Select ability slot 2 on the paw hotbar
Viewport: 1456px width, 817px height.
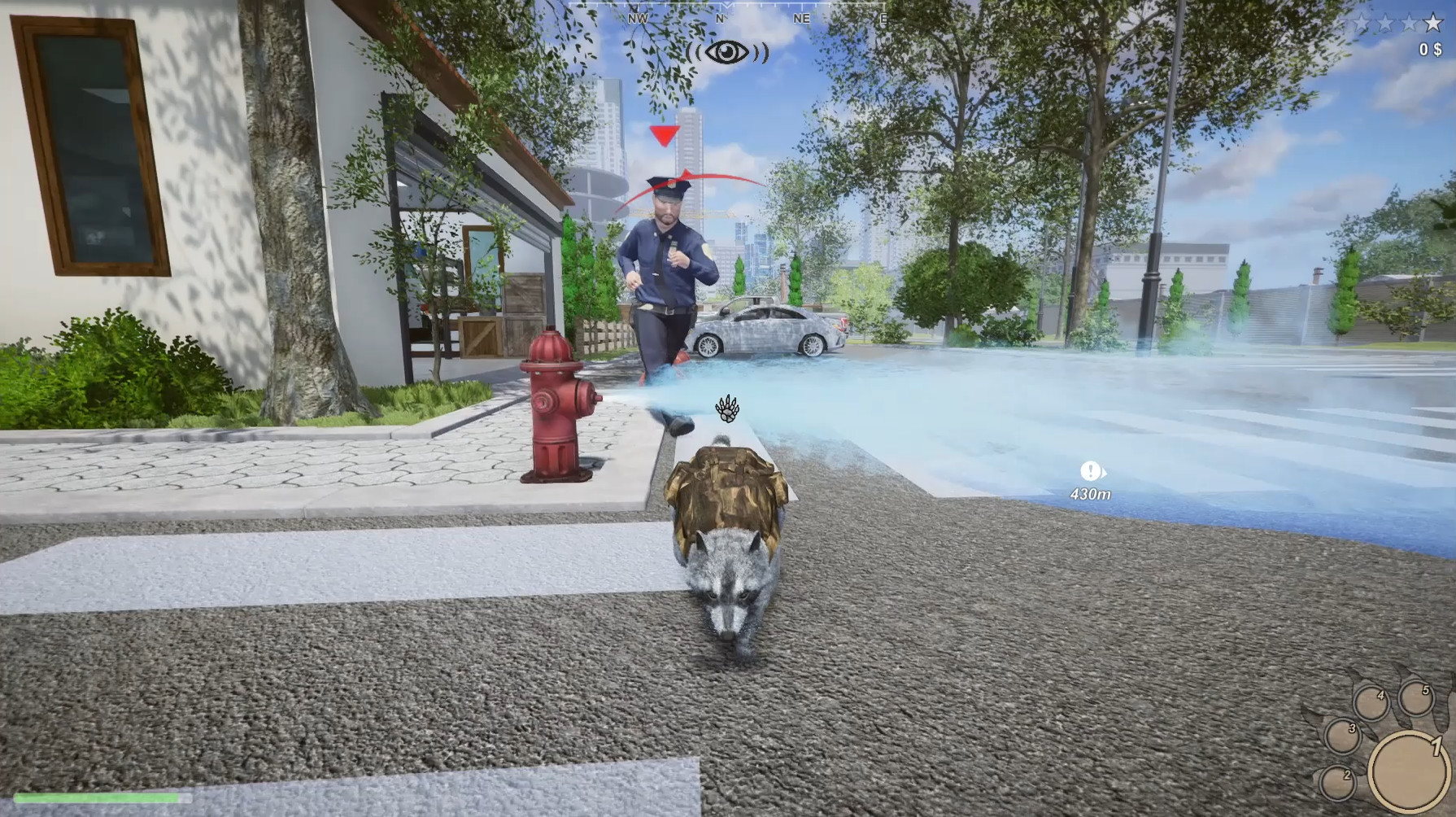point(1339,784)
